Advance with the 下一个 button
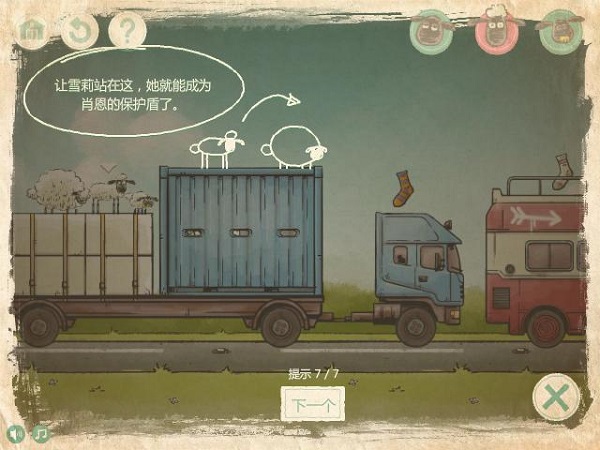This screenshot has width=600, height=450. click(x=313, y=405)
